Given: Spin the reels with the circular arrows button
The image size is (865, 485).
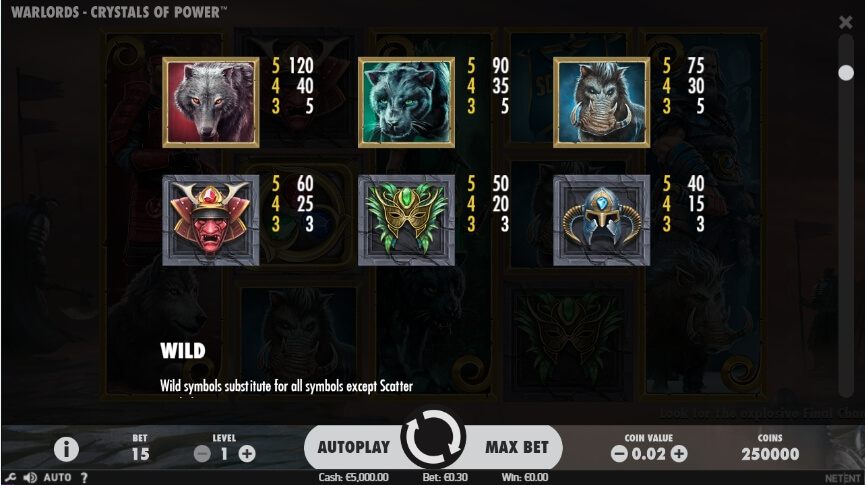Looking at the screenshot, I should [x=433, y=440].
